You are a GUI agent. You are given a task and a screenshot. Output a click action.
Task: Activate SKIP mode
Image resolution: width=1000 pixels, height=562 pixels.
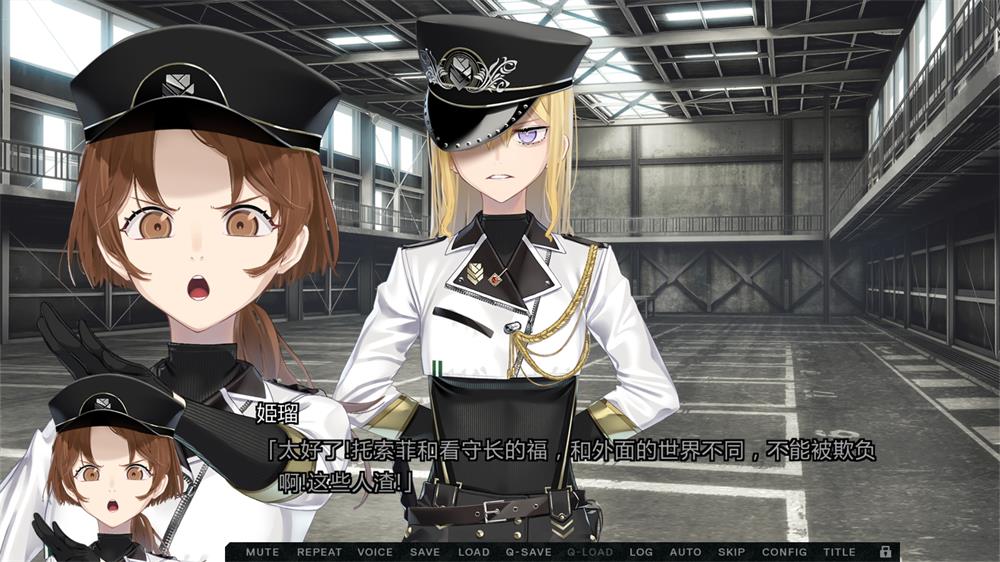pos(731,552)
